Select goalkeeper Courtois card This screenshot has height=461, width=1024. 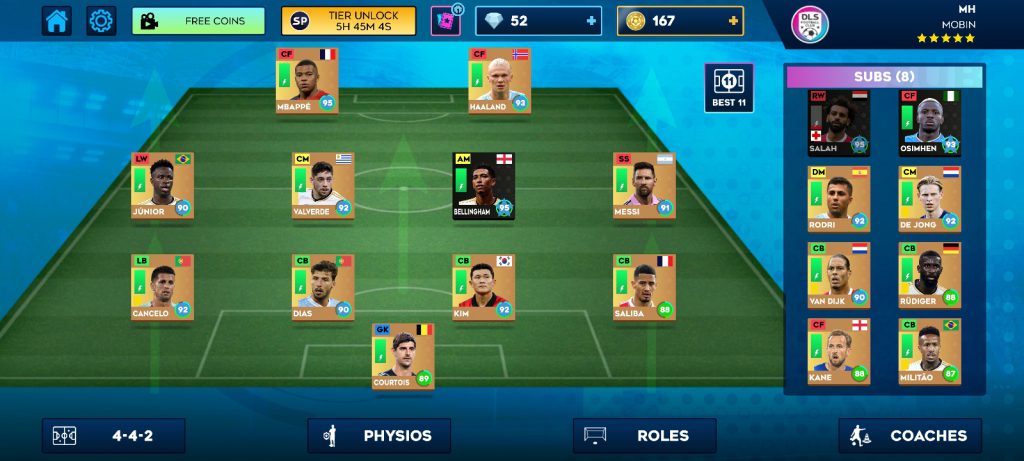click(403, 356)
